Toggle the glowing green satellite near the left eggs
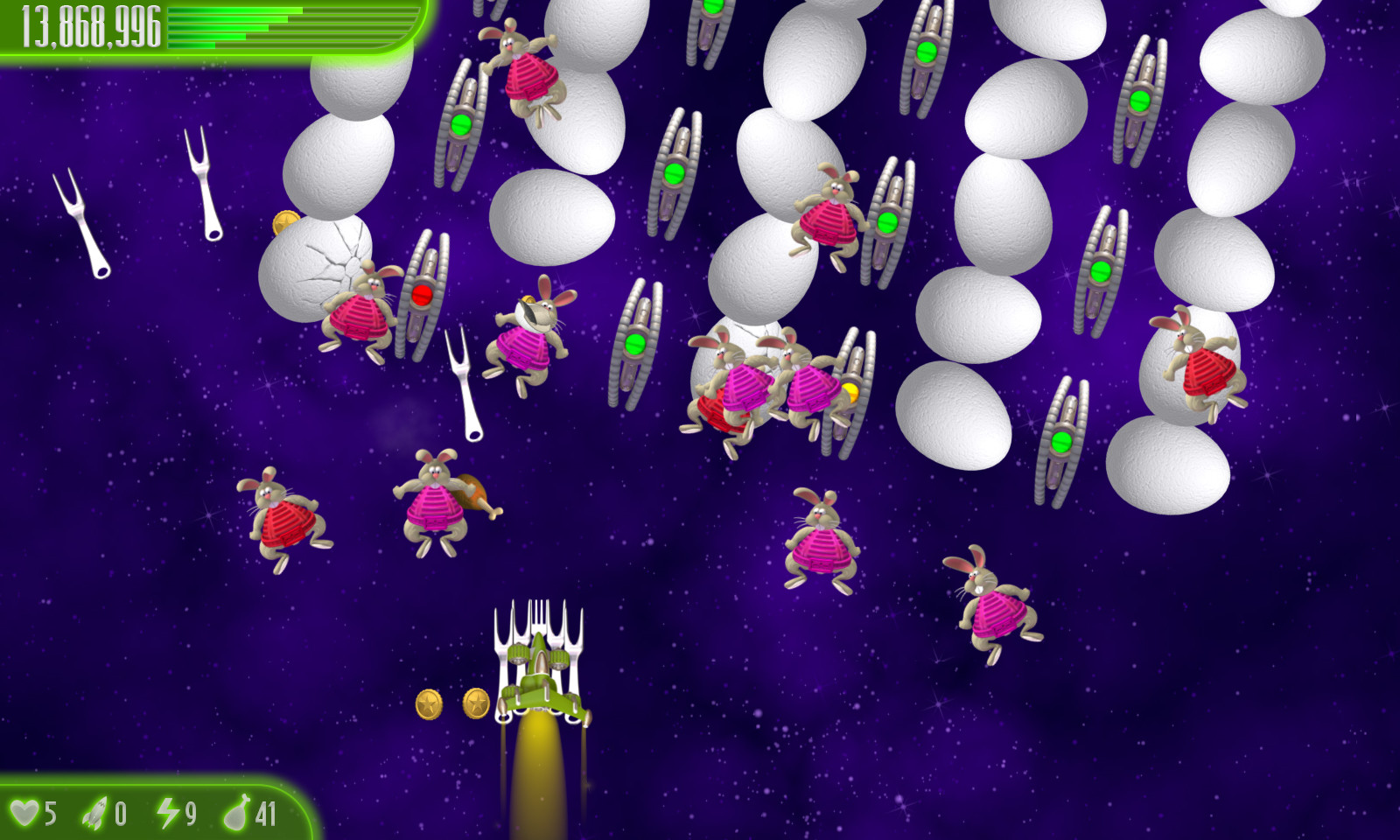Screen dimensions: 1400x840 point(461,125)
